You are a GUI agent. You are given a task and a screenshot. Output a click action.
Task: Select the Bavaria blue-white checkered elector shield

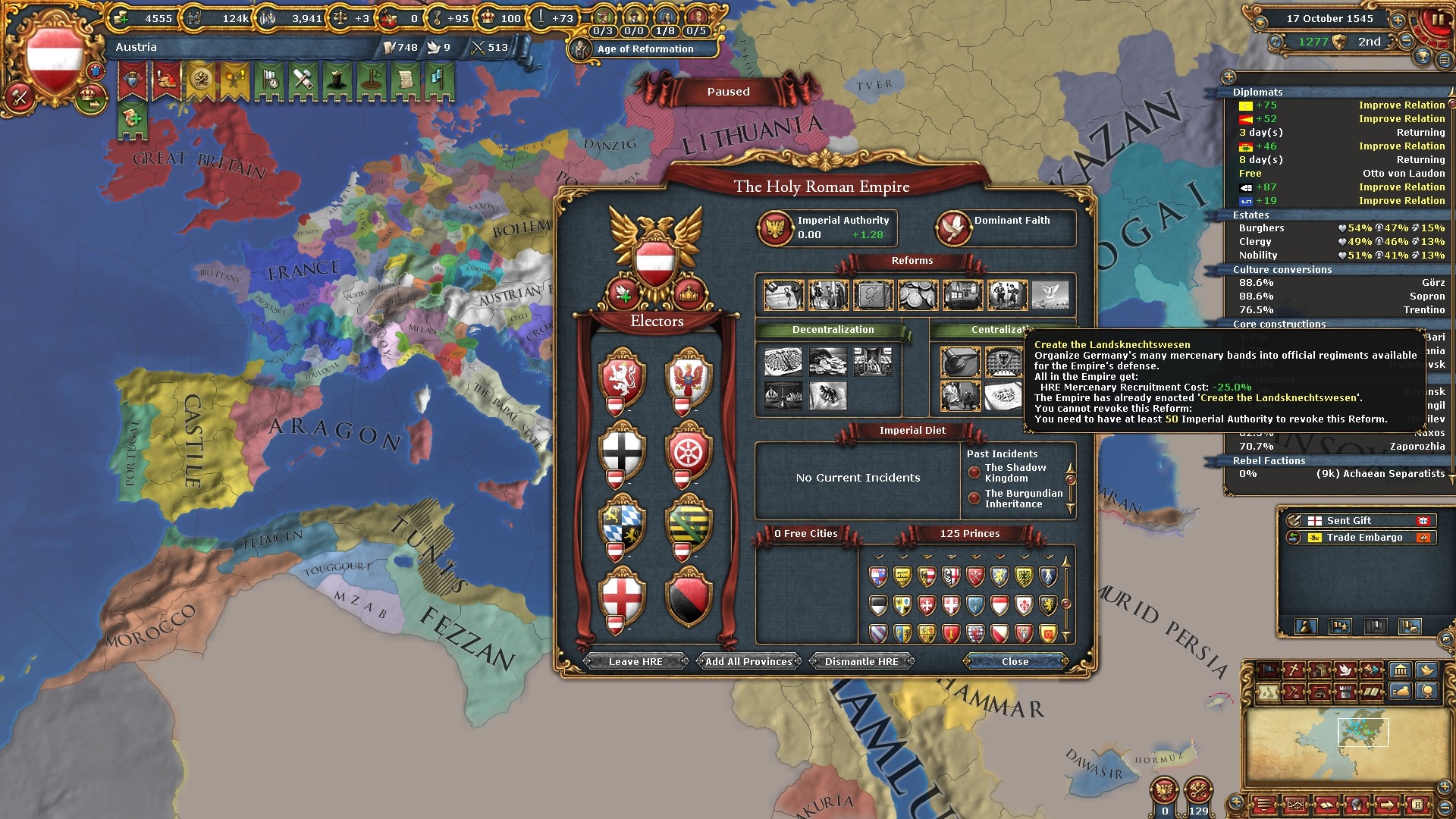click(x=622, y=523)
